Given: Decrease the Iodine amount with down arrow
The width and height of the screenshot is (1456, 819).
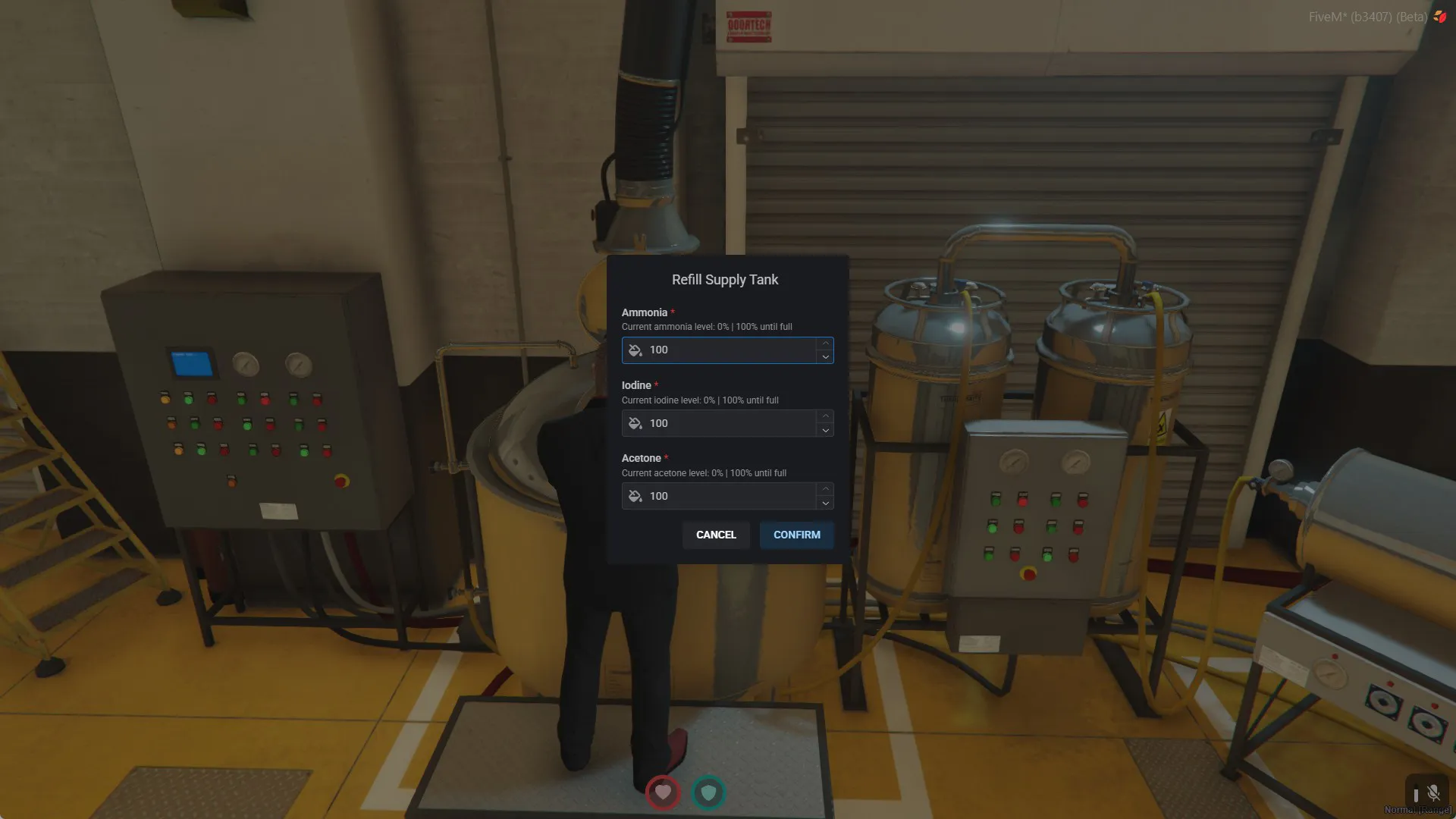Looking at the screenshot, I should [825, 430].
